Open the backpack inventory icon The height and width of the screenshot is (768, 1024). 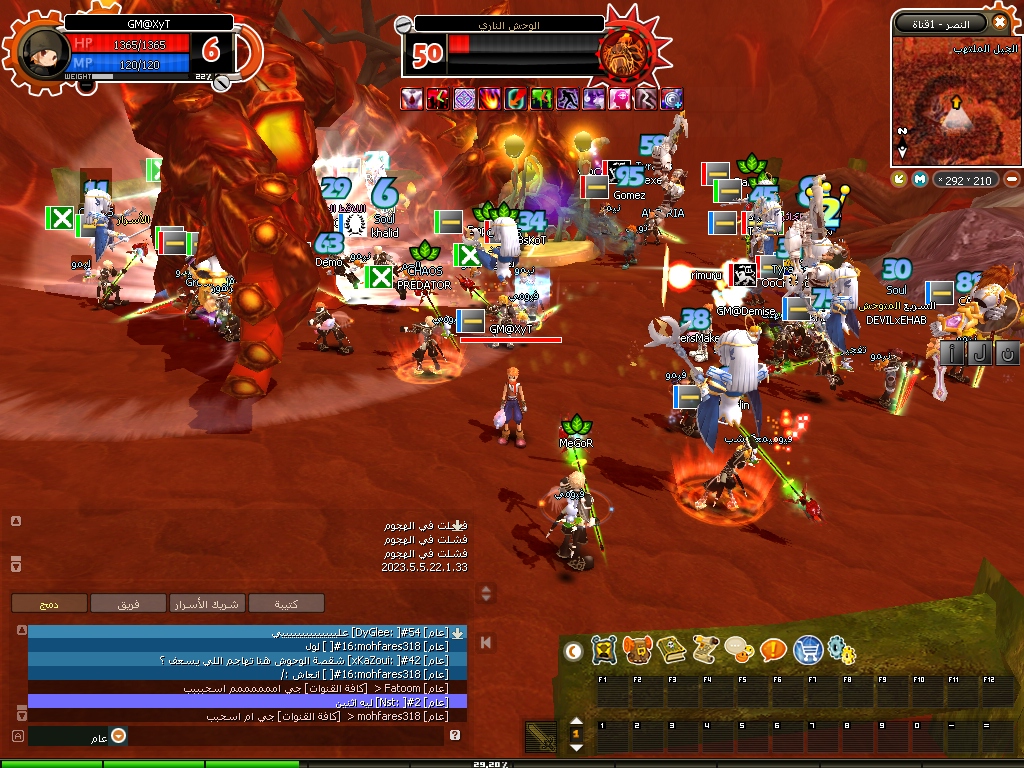point(637,651)
